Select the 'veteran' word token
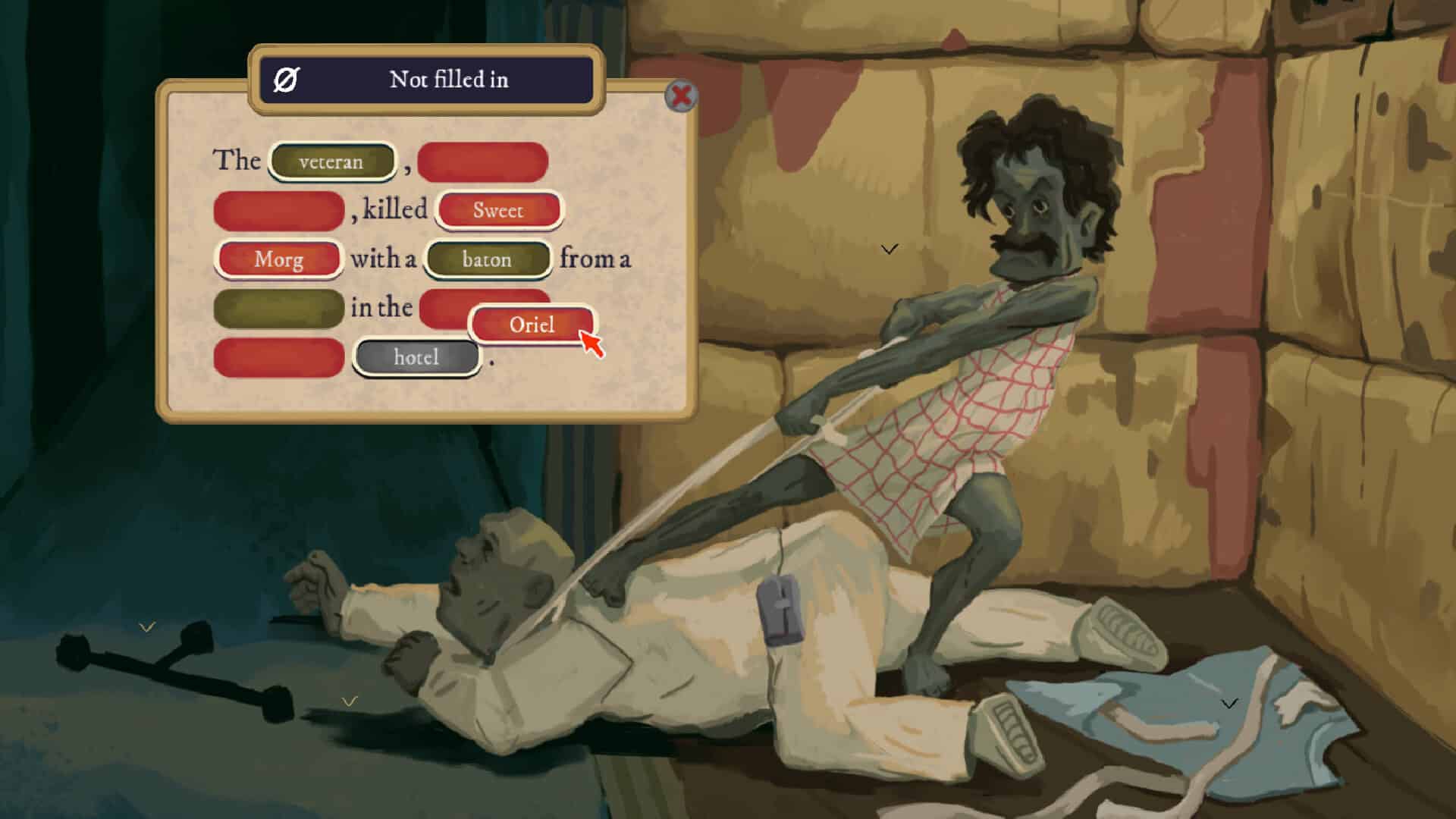This screenshot has height=819, width=1456. pos(331,161)
